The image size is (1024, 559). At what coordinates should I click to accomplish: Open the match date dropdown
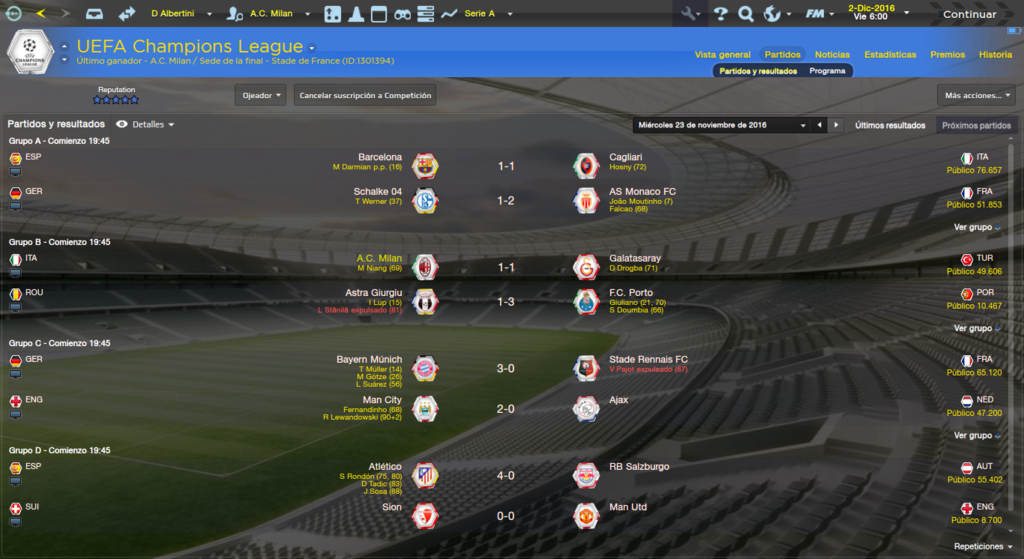[x=721, y=125]
